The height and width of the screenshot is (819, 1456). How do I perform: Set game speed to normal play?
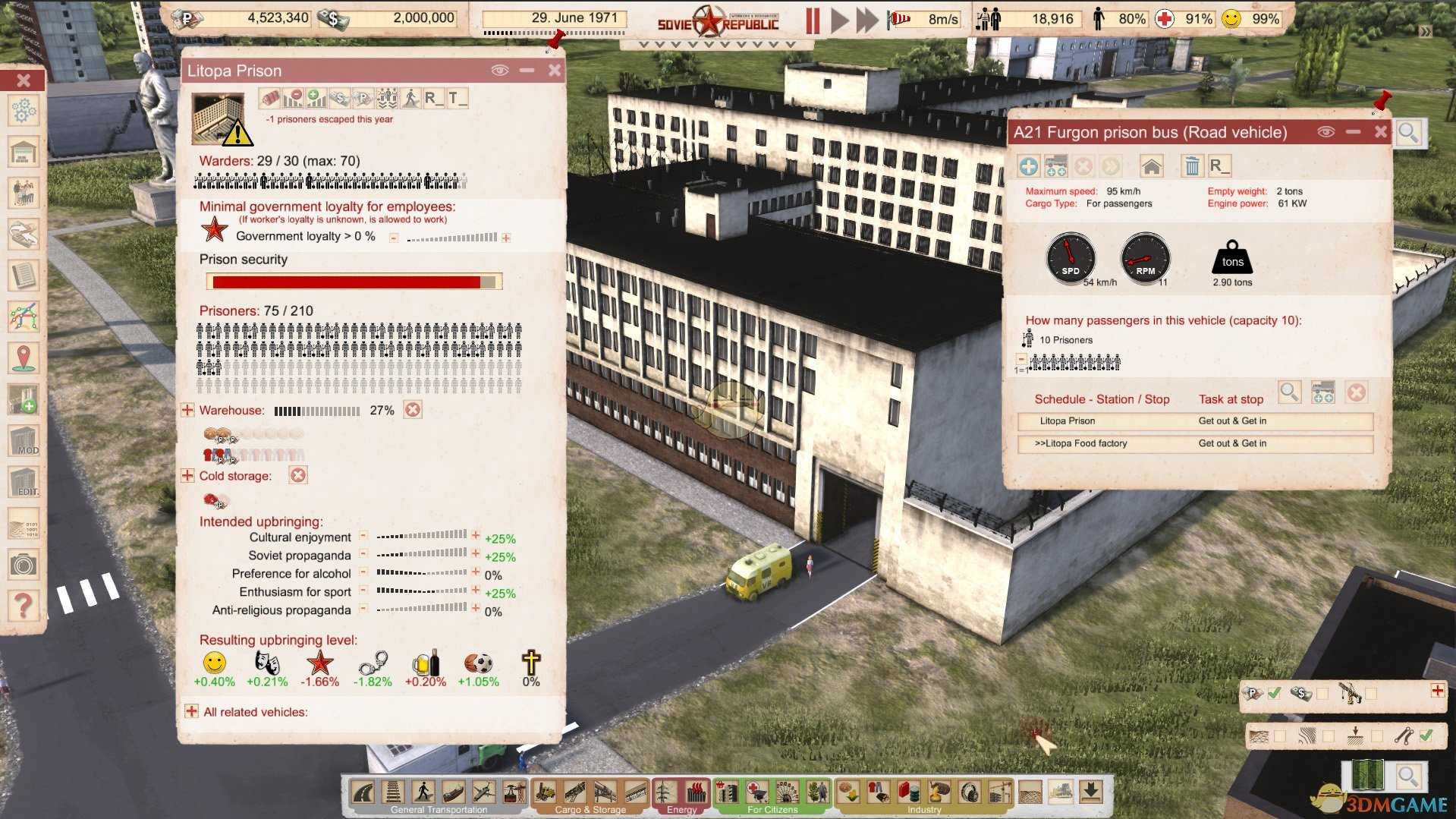tap(839, 20)
